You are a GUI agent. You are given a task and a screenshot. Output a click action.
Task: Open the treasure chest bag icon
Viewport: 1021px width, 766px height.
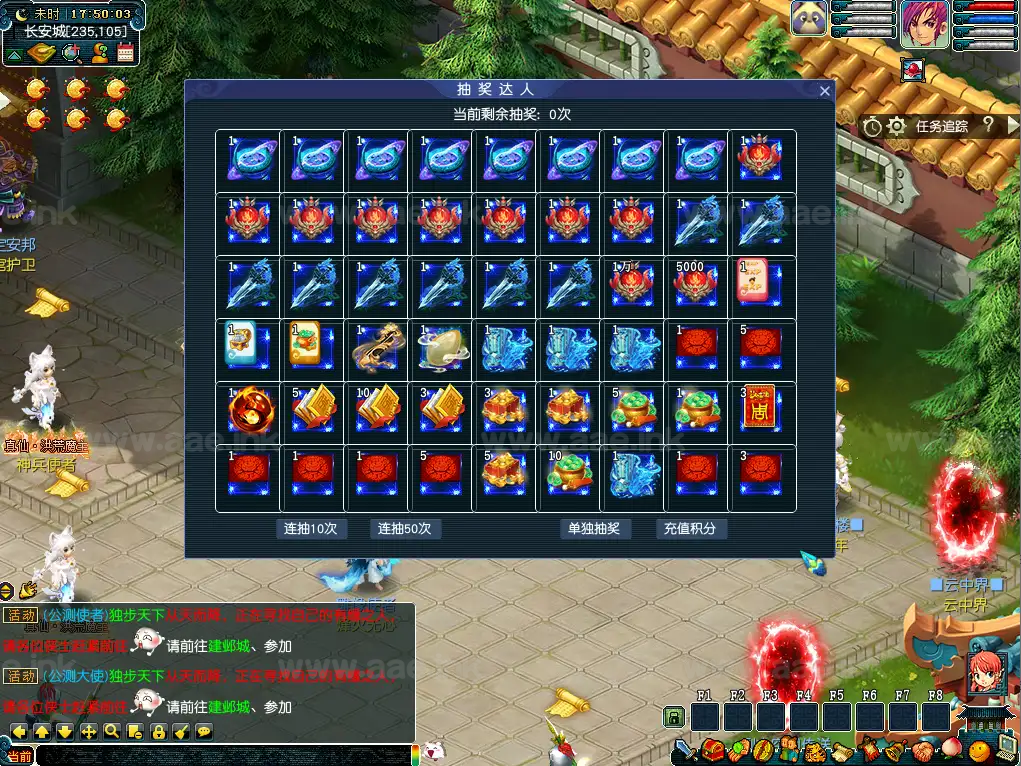712,749
